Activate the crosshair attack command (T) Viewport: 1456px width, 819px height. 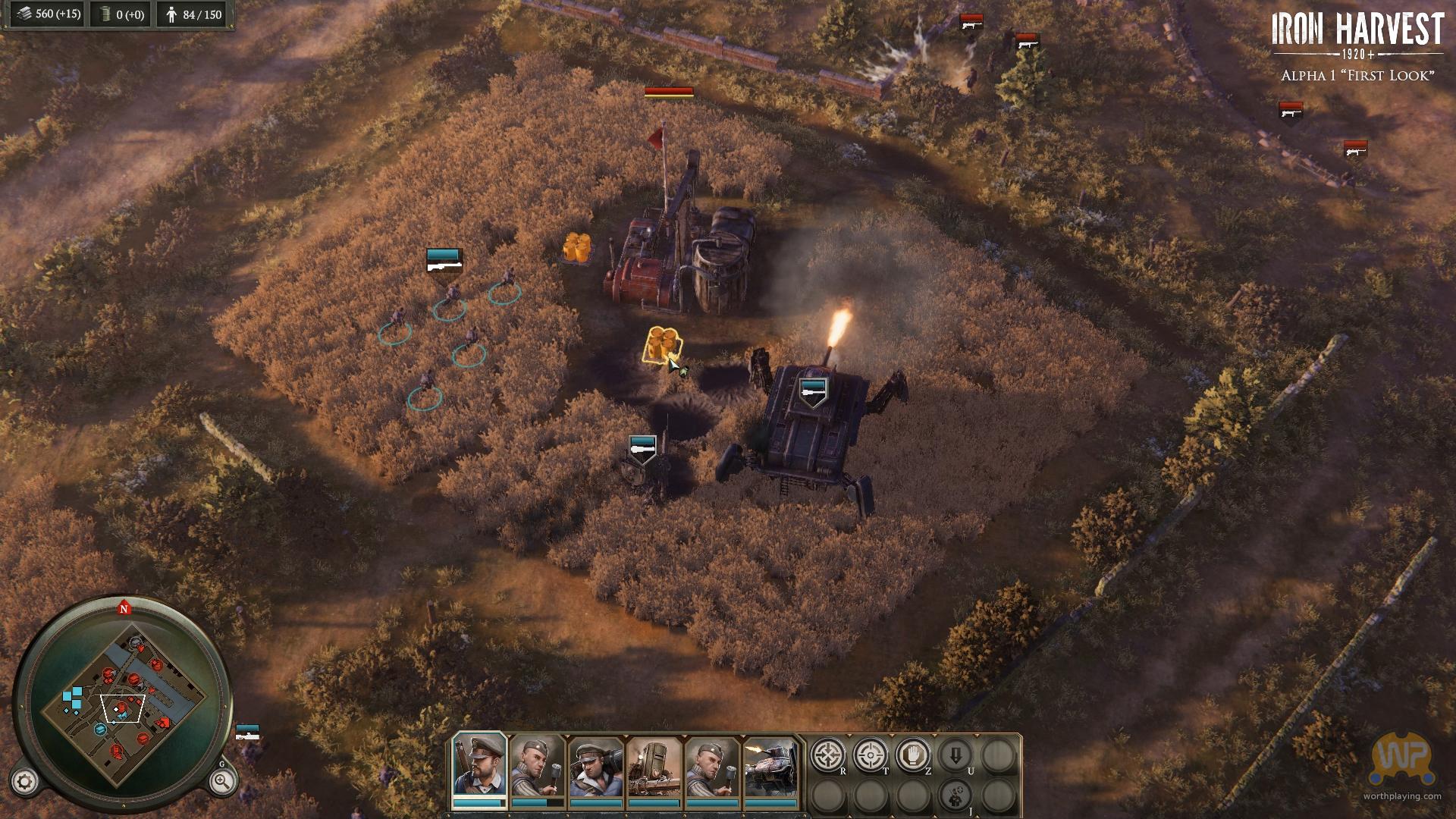(x=871, y=755)
